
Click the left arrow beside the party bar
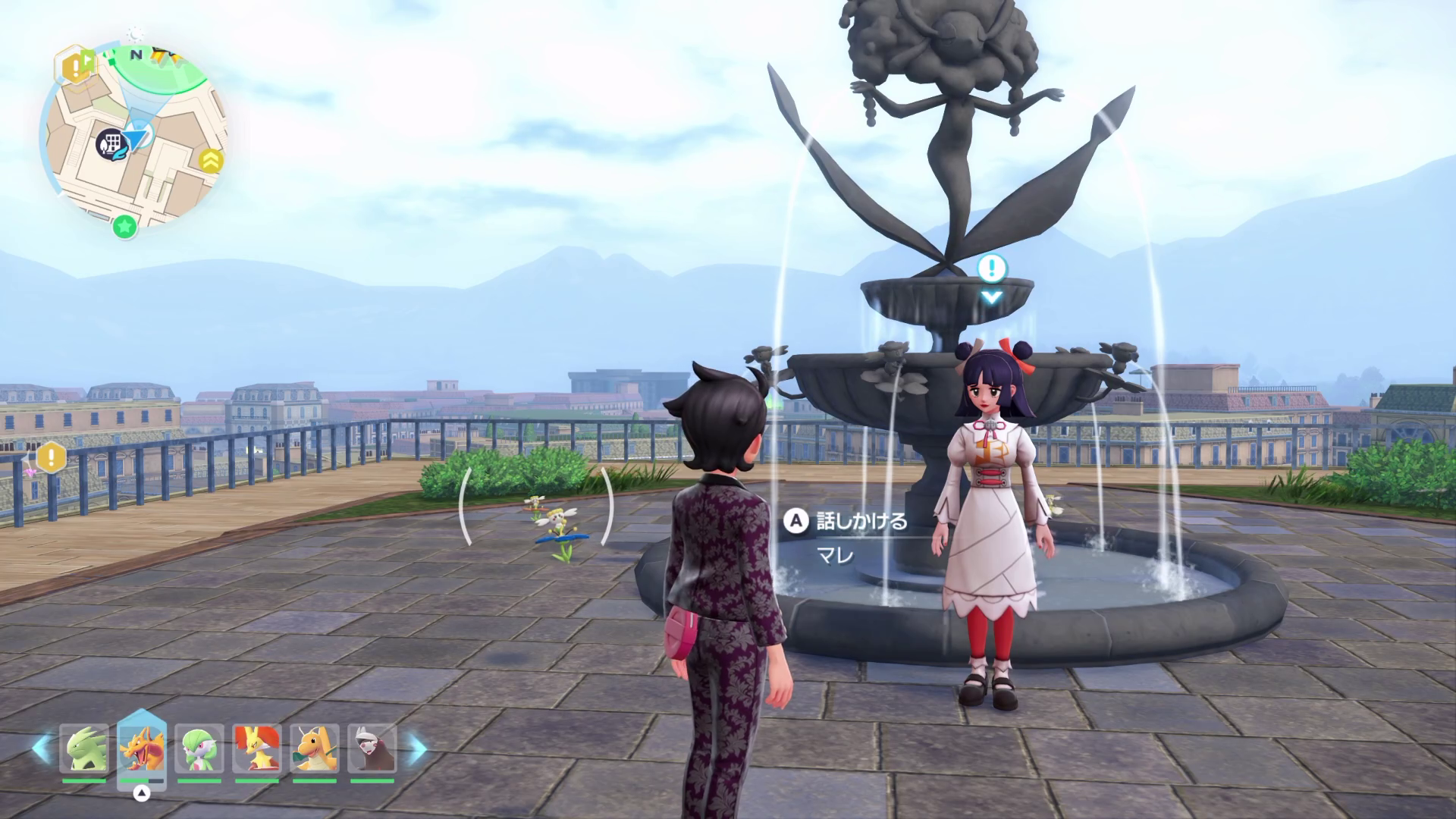coord(41,748)
